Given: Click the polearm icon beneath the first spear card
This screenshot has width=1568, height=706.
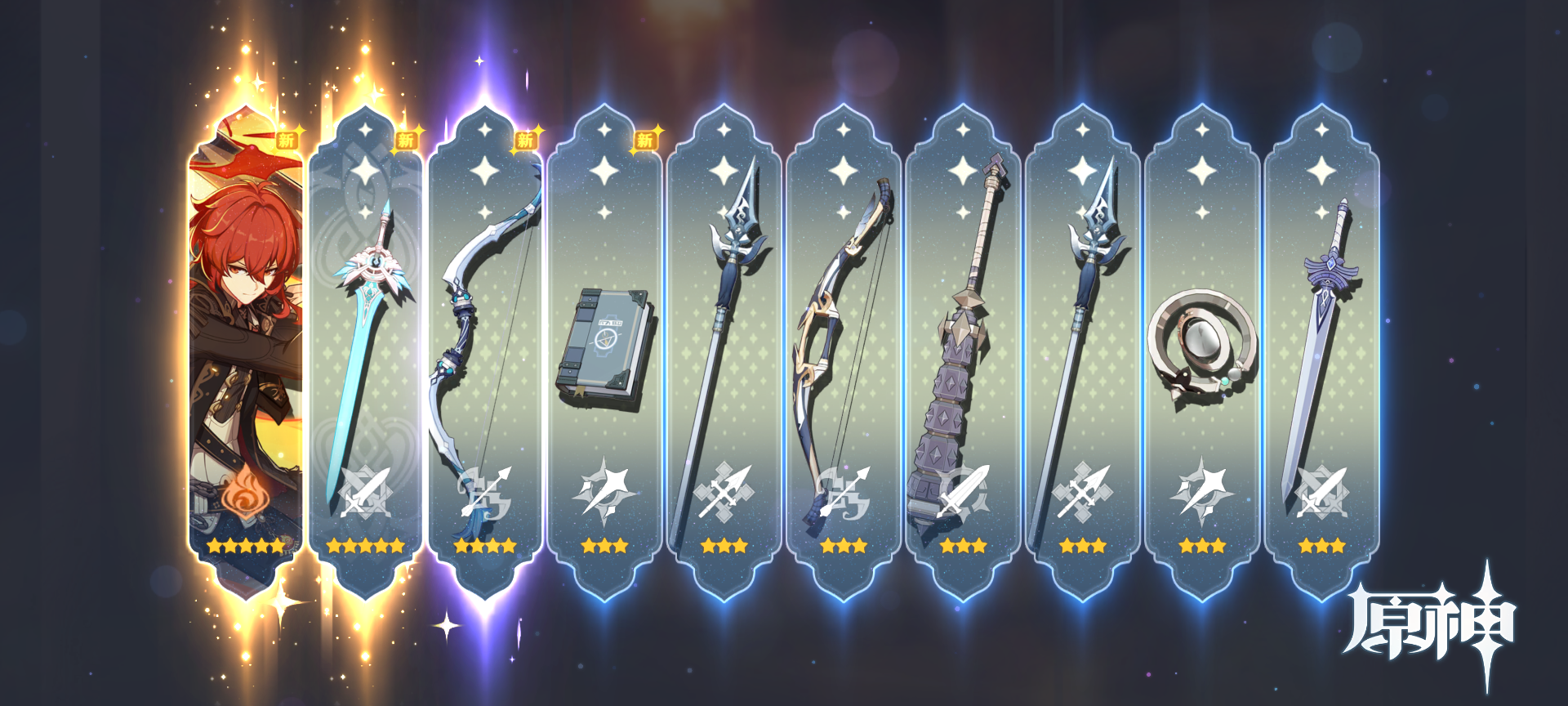Looking at the screenshot, I should [724, 490].
